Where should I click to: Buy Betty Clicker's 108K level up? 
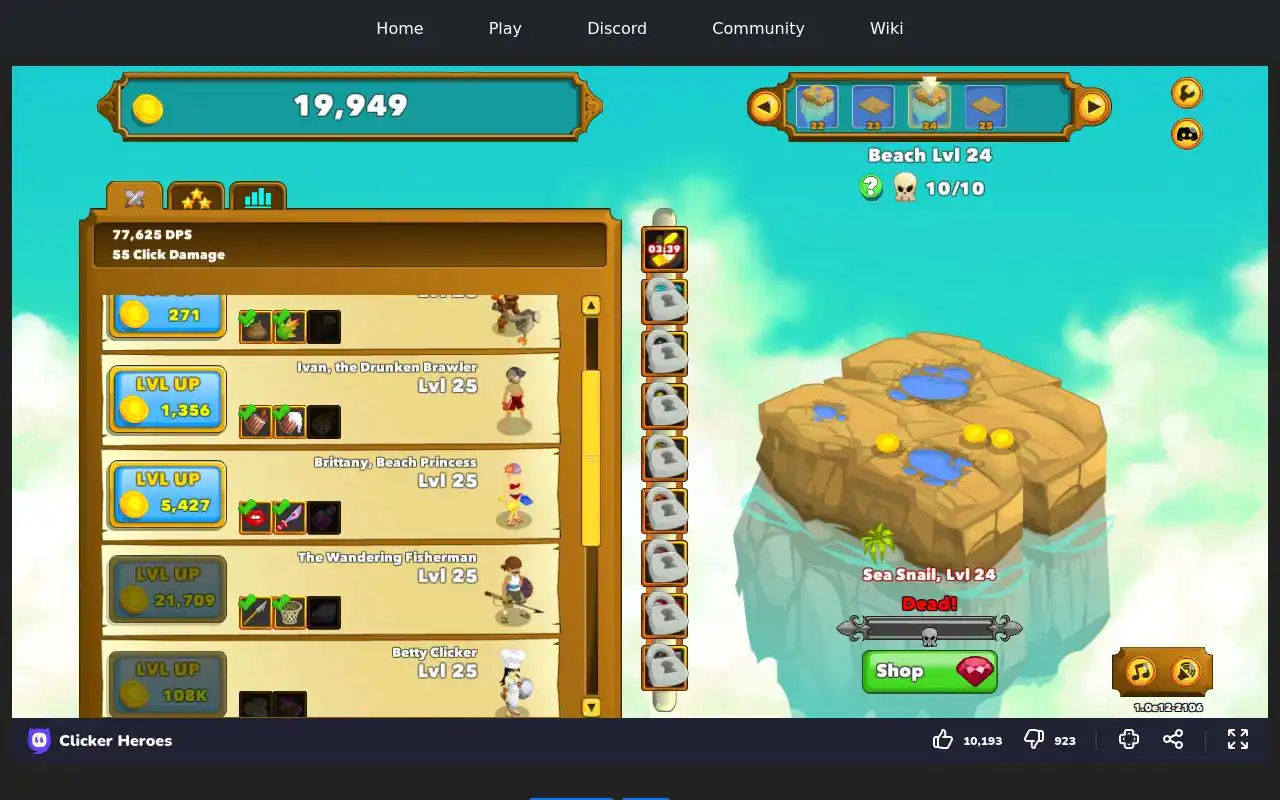(167, 683)
